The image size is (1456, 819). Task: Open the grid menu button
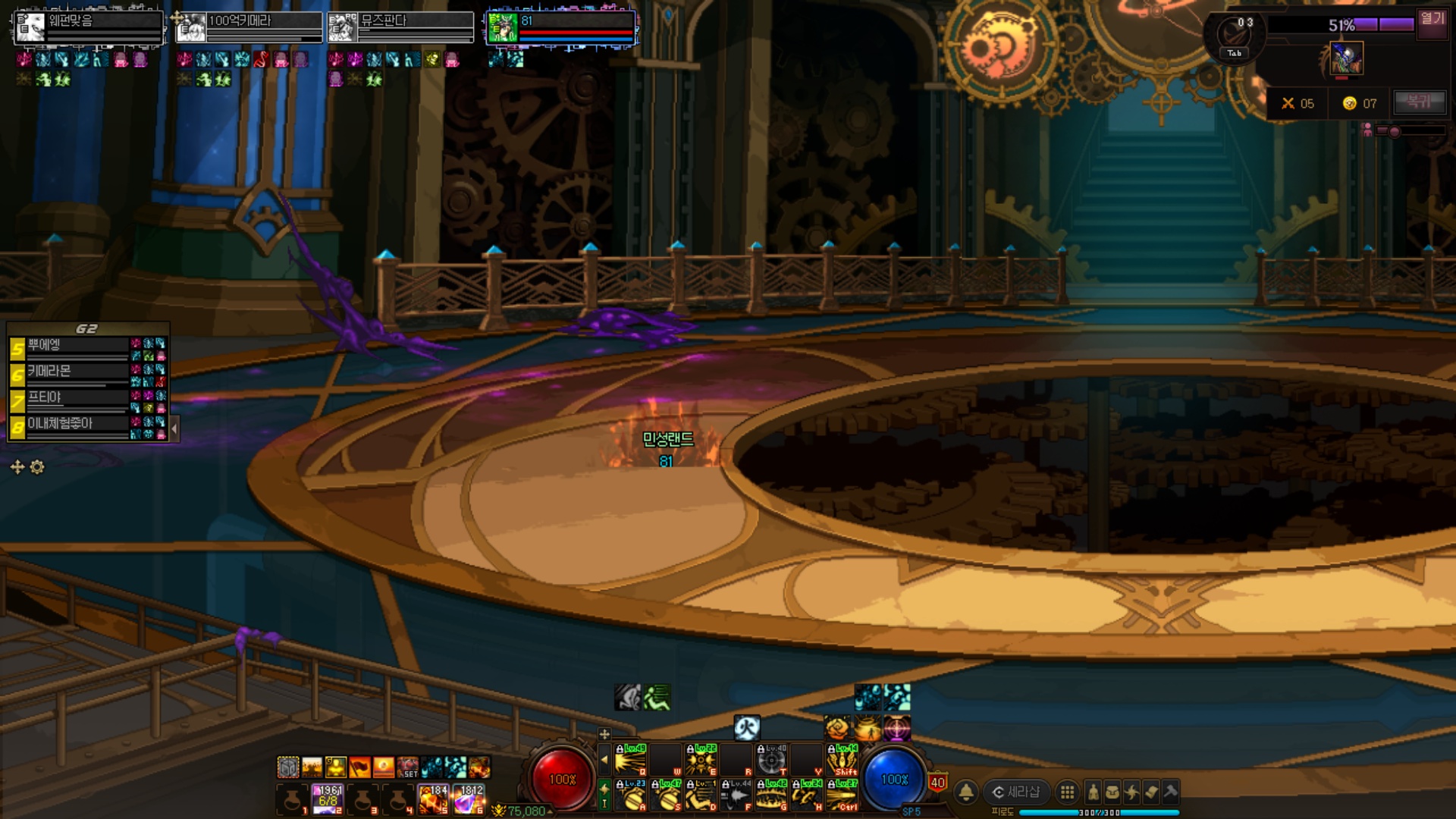[1067, 792]
